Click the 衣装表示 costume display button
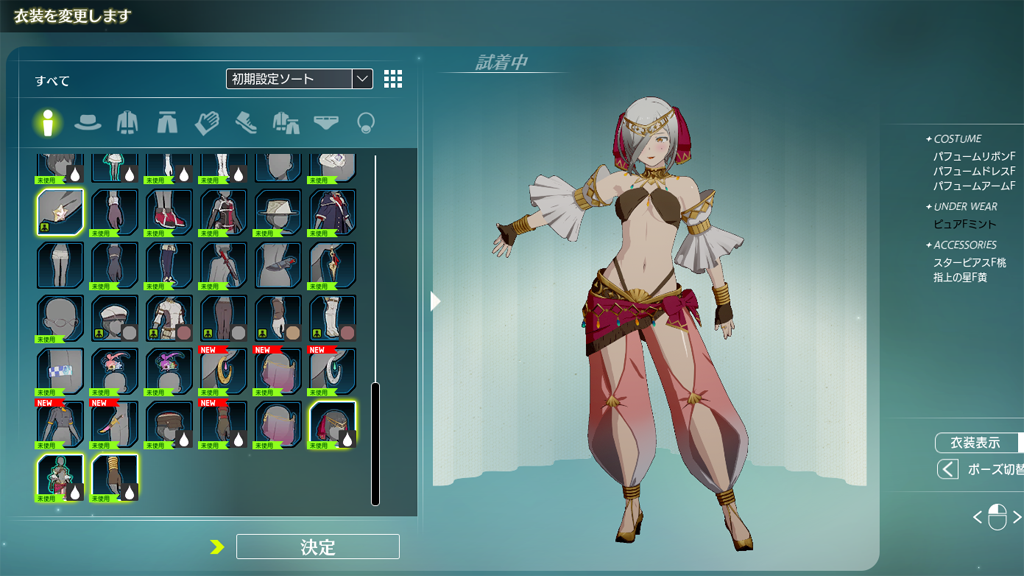This screenshot has height=576, width=1024. pos(975,443)
